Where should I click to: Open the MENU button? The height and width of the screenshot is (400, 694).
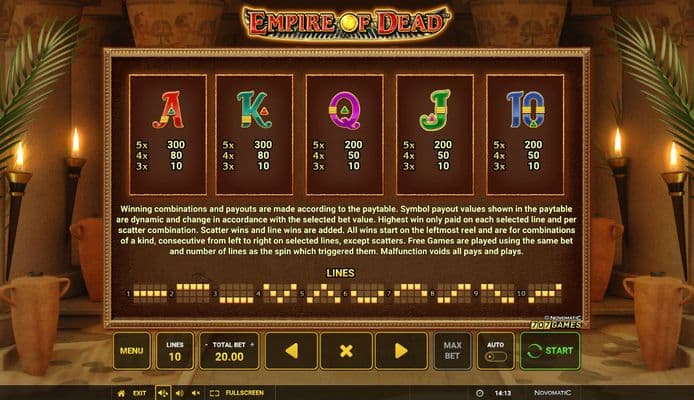[x=131, y=351]
